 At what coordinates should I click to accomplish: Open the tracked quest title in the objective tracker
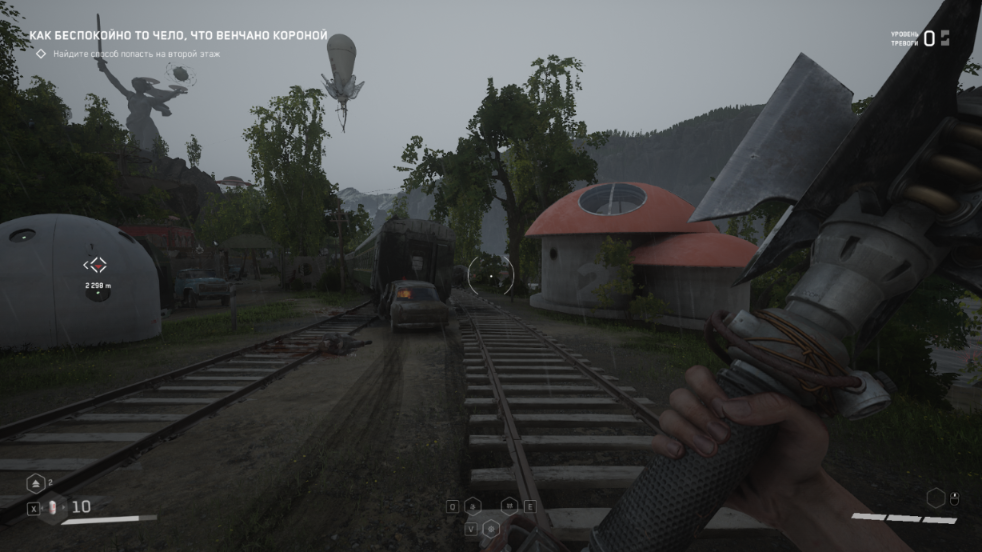coord(178,36)
